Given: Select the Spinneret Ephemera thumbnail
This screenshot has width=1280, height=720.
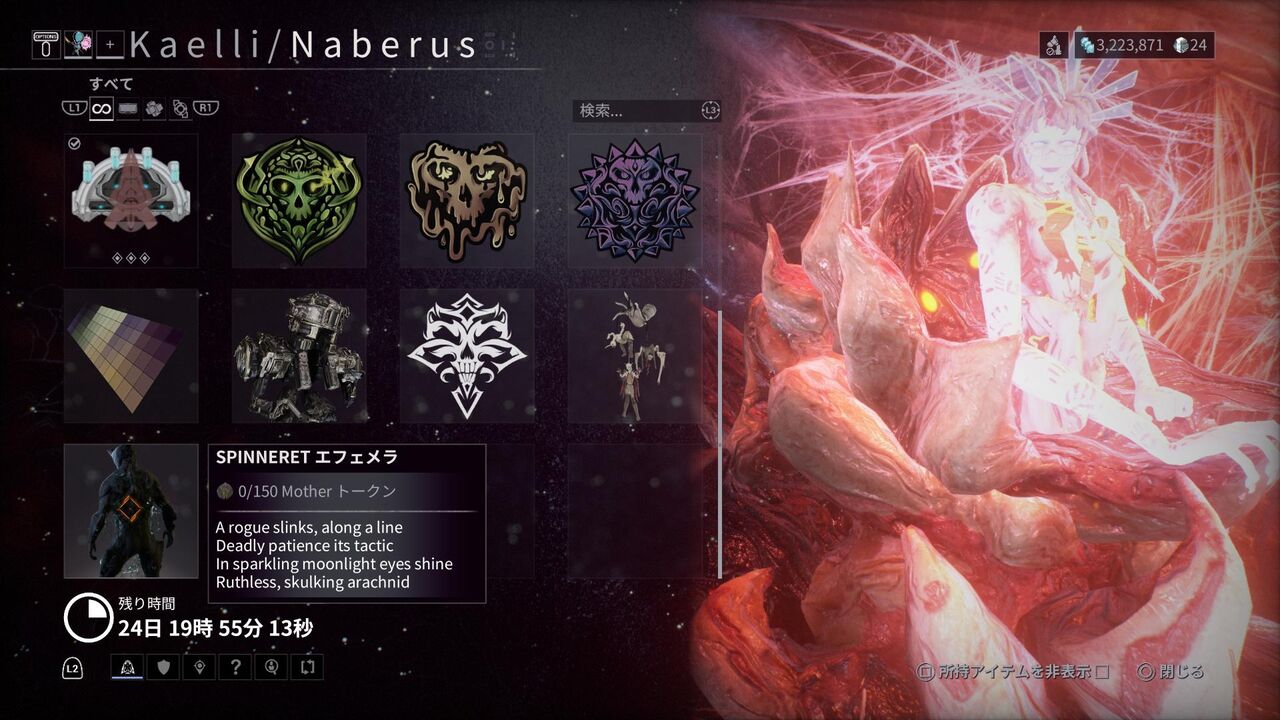Looking at the screenshot, I should pyautogui.click(x=131, y=513).
